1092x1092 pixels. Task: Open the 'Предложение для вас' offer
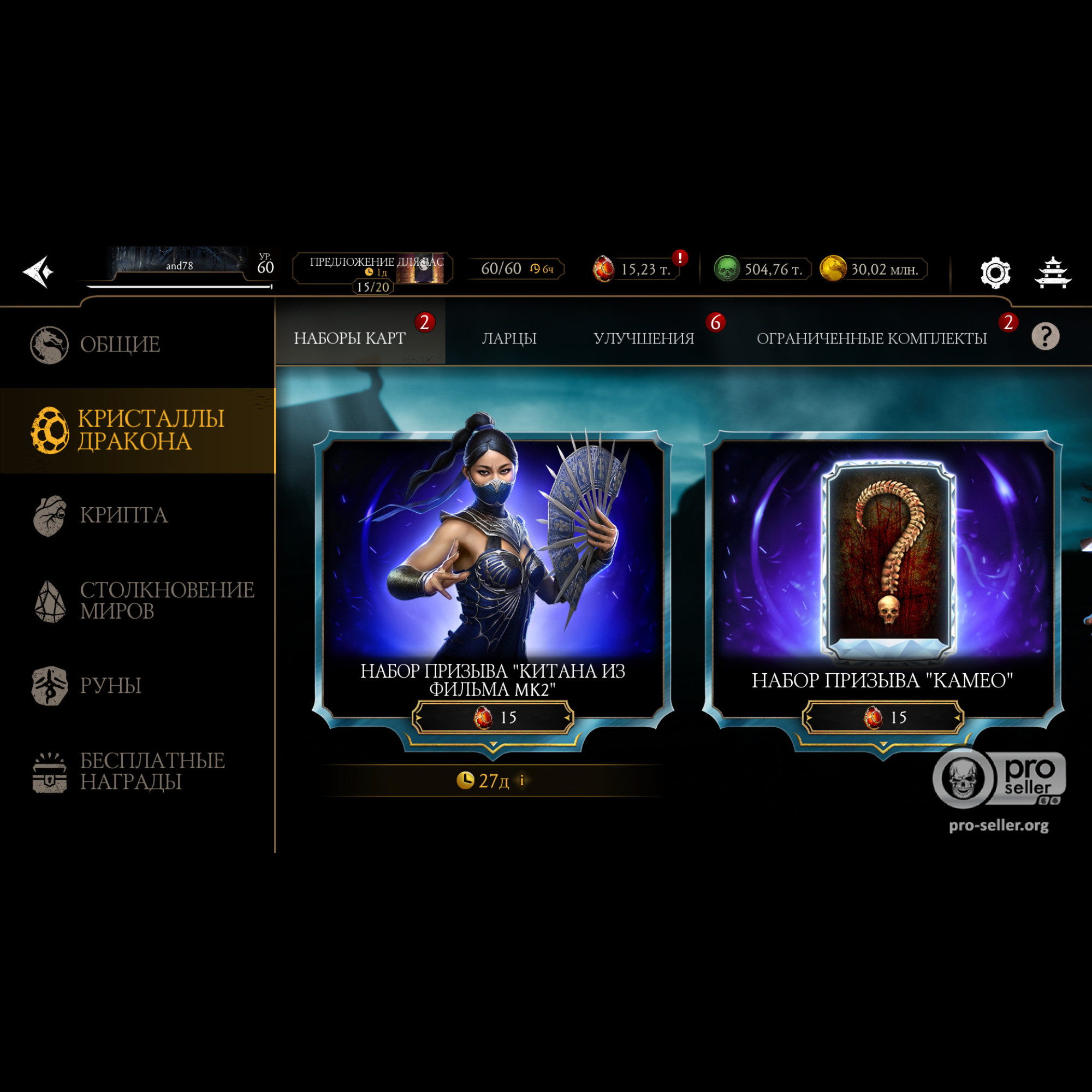point(373,268)
